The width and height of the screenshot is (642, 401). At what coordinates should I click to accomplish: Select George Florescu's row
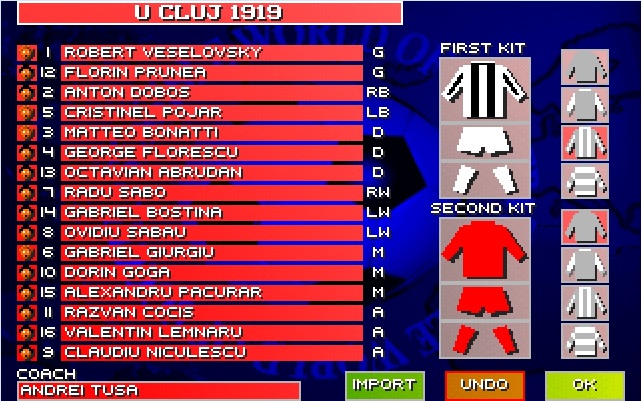[x=211, y=152]
